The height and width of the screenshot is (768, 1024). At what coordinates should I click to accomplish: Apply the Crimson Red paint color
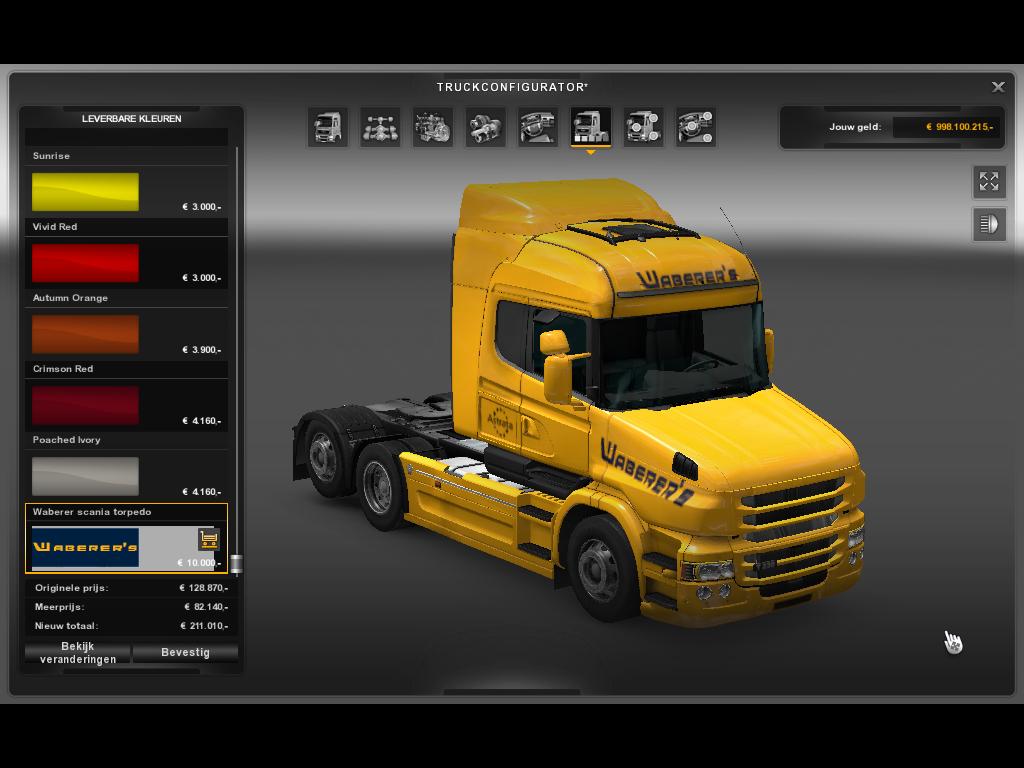(x=85, y=405)
